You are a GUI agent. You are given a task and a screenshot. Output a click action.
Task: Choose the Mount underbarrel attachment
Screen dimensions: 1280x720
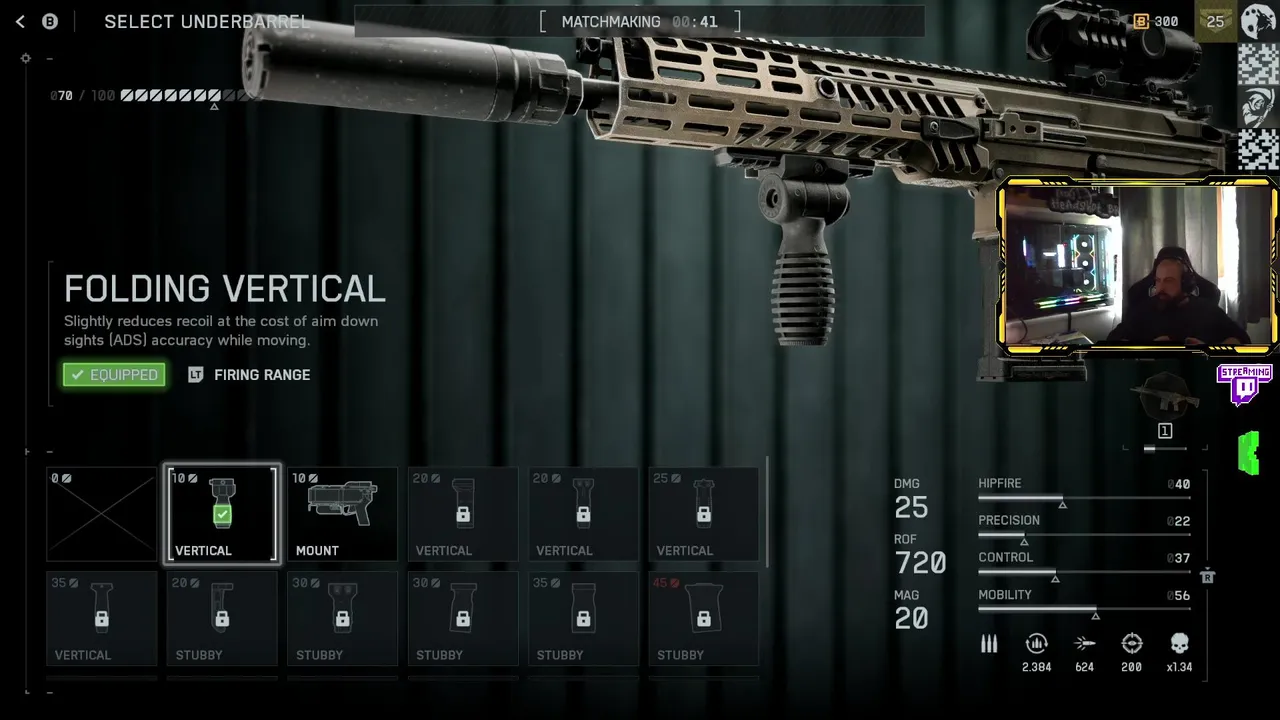click(x=342, y=514)
